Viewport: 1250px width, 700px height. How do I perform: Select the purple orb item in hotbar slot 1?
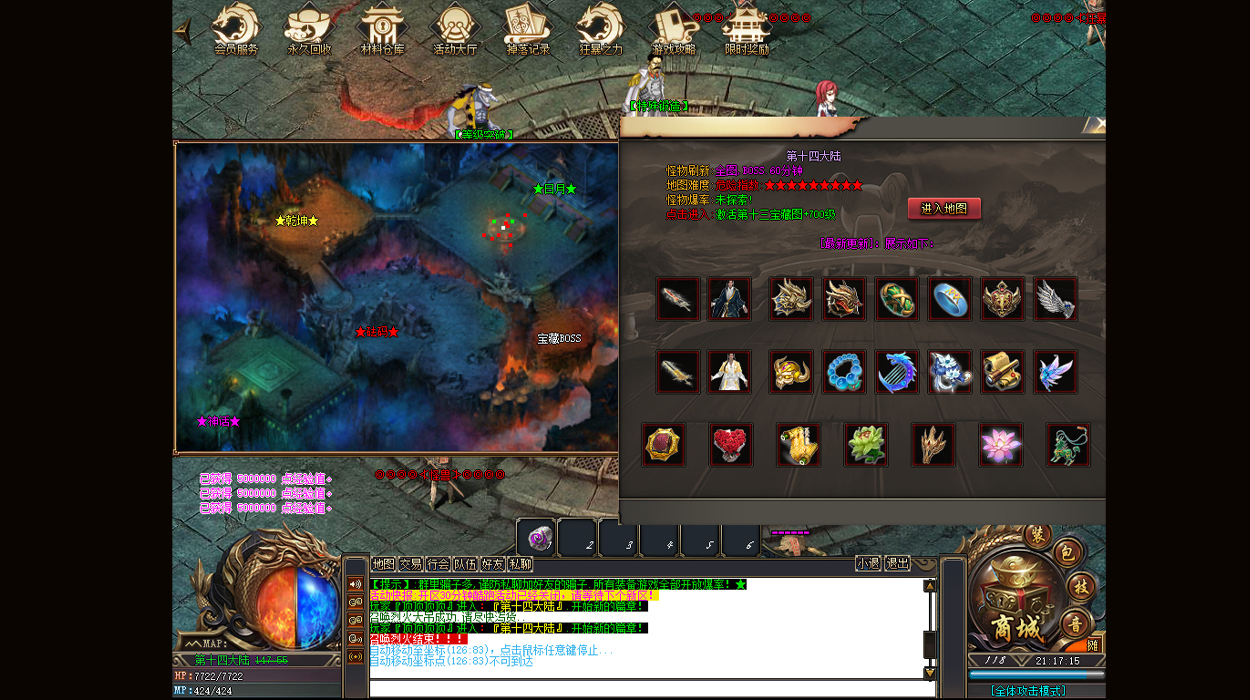point(540,538)
